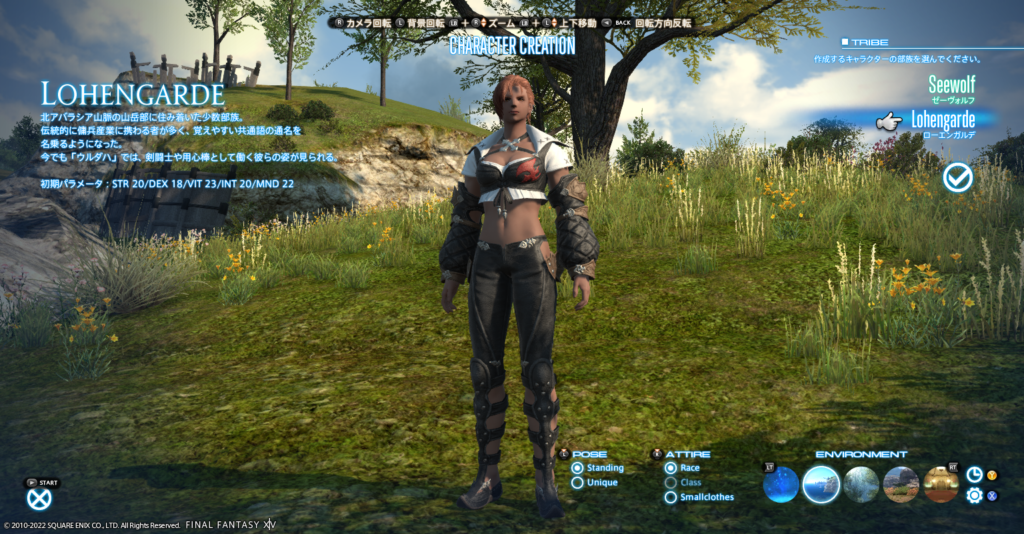
Task: Pick the blue starry environment thumbnail
Action: pos(781,485)
